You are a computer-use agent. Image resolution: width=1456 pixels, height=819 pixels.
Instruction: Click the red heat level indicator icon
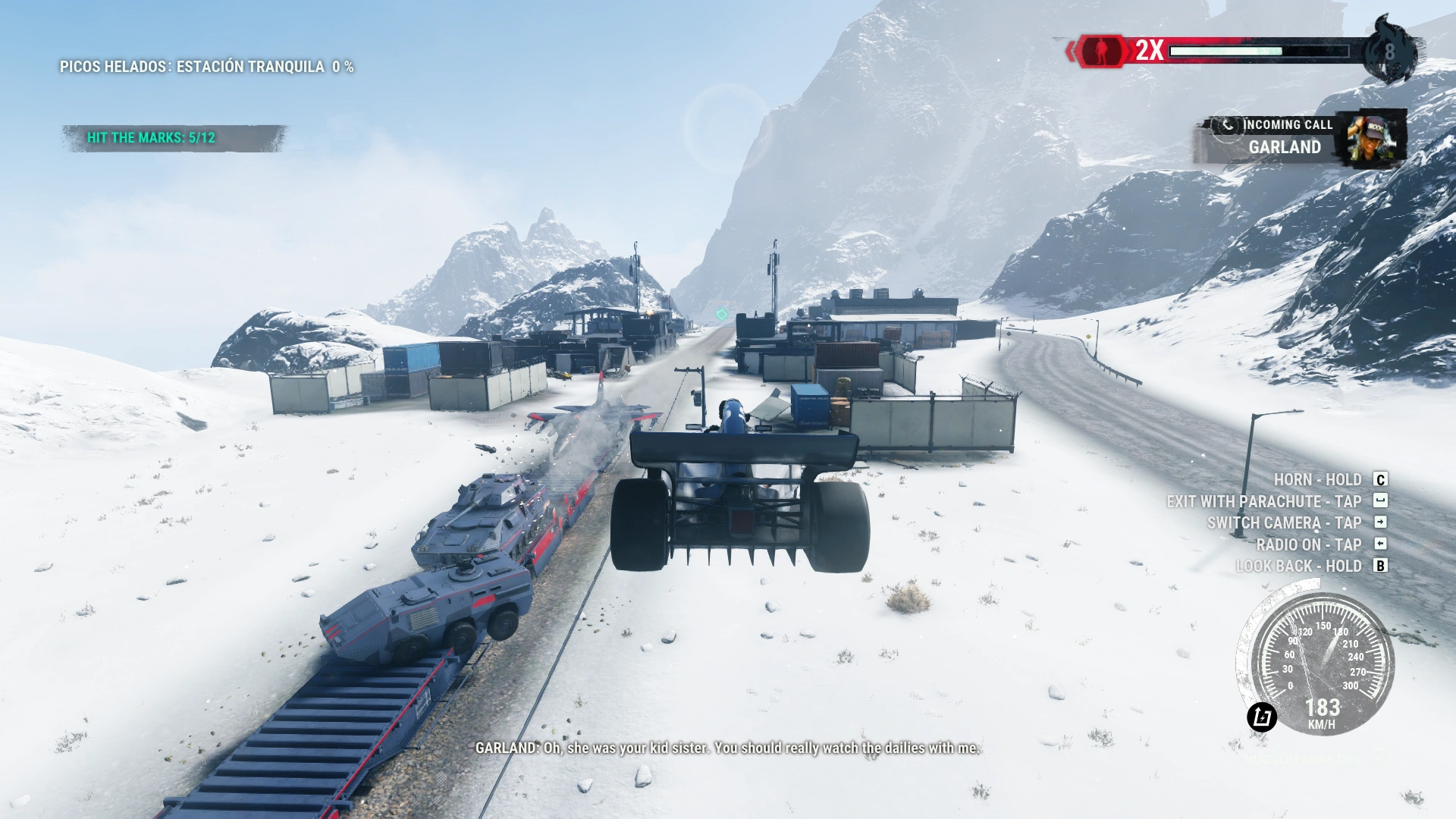point(1101,51)
